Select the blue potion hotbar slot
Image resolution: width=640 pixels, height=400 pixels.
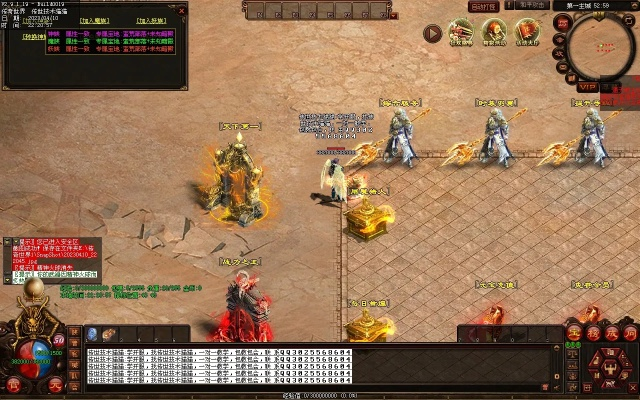point(91,334)
